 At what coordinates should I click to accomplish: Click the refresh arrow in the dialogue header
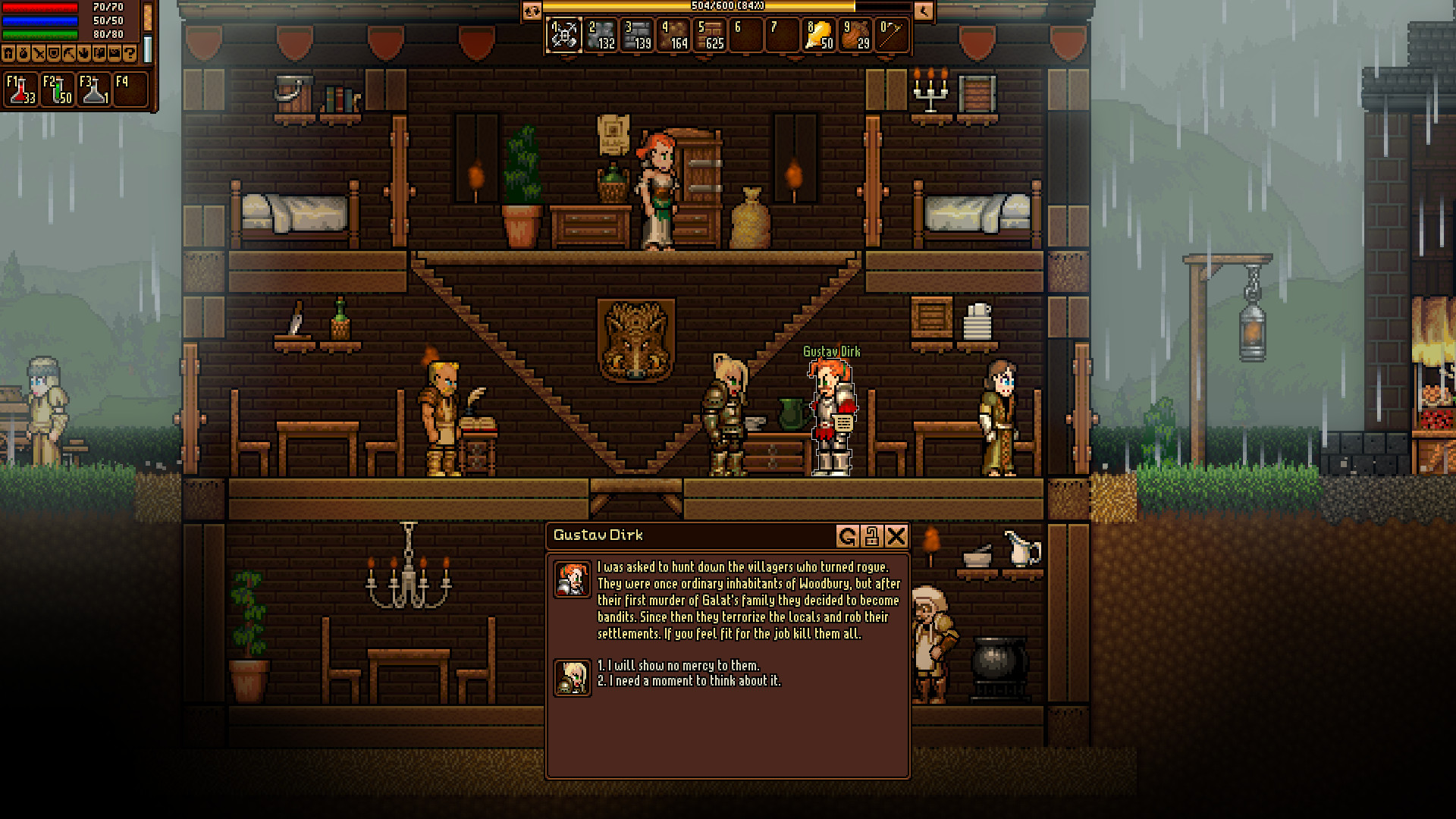tap(847, 536)
